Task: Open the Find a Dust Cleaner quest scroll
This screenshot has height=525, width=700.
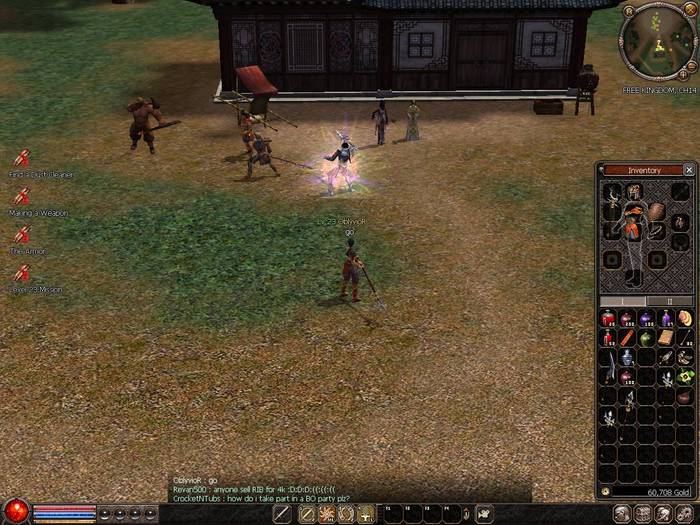Action: click(x=22, y=159)
